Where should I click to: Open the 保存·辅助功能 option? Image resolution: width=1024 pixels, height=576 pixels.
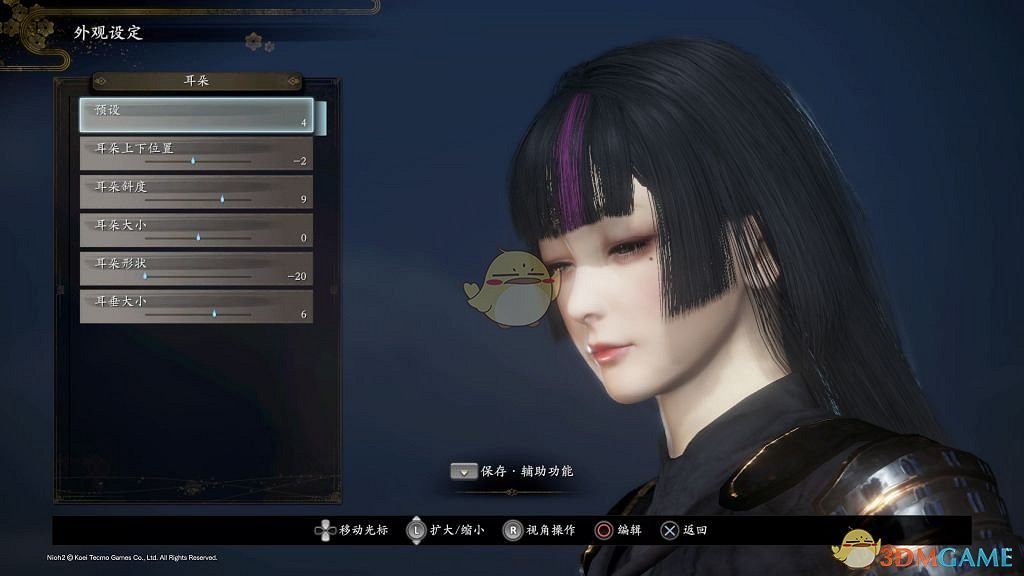coord(512,470)
